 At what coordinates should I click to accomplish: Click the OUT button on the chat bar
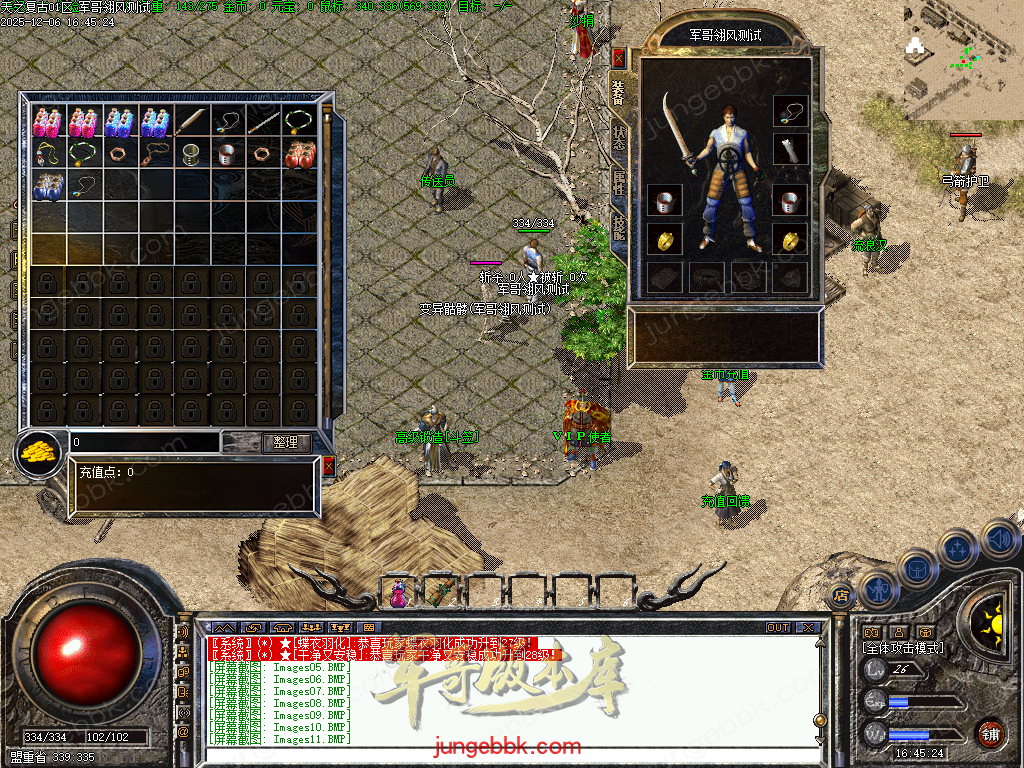point(778,628)
